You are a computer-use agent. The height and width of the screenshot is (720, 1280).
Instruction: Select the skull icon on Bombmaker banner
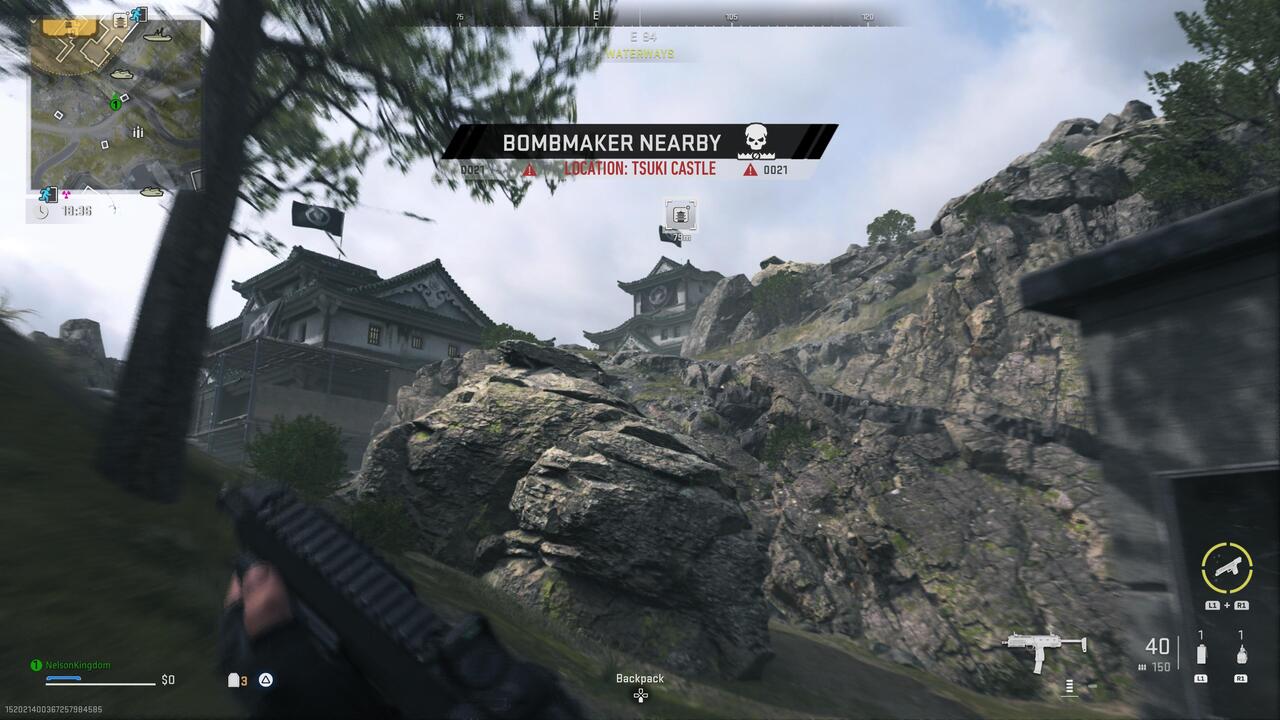[x=755, y=137]
